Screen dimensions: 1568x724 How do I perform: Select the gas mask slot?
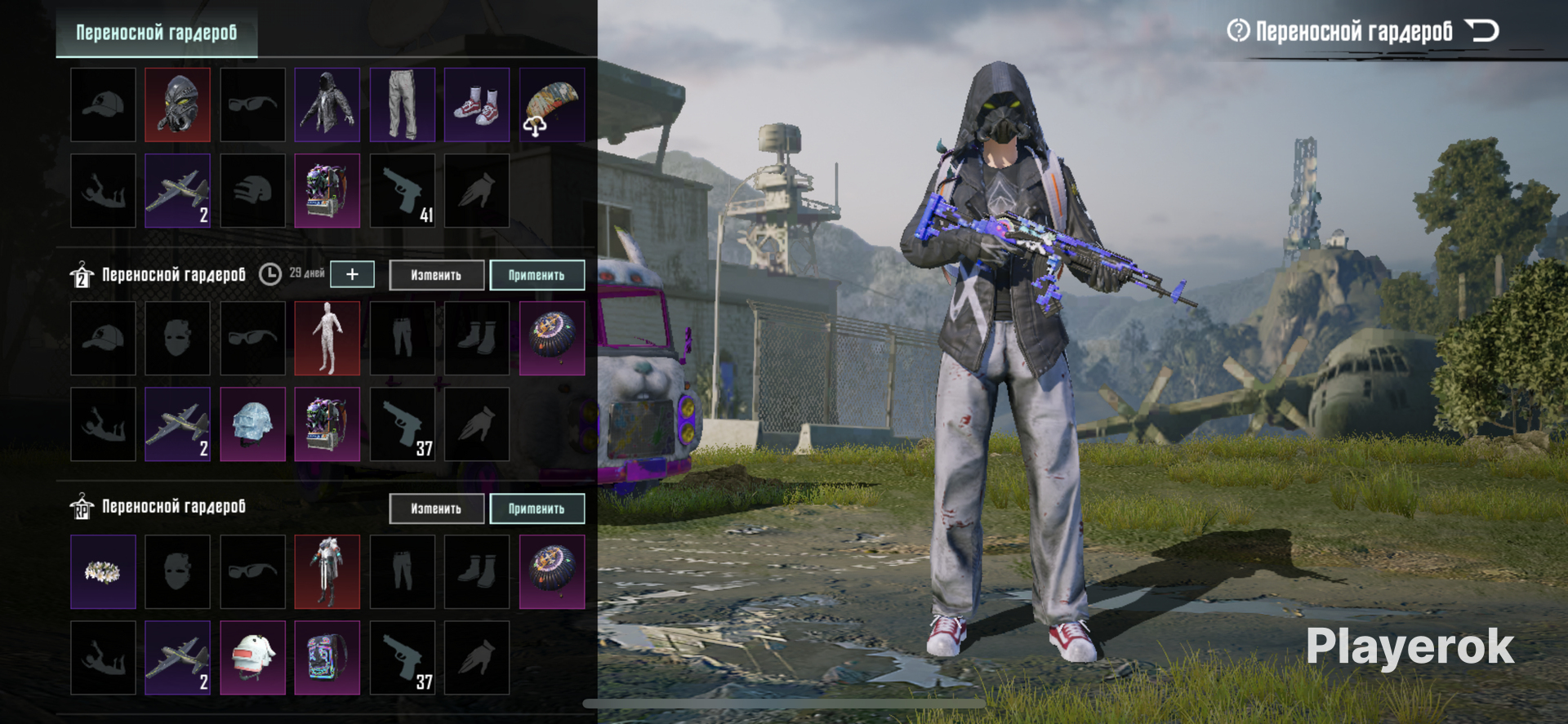click(177, 104)
